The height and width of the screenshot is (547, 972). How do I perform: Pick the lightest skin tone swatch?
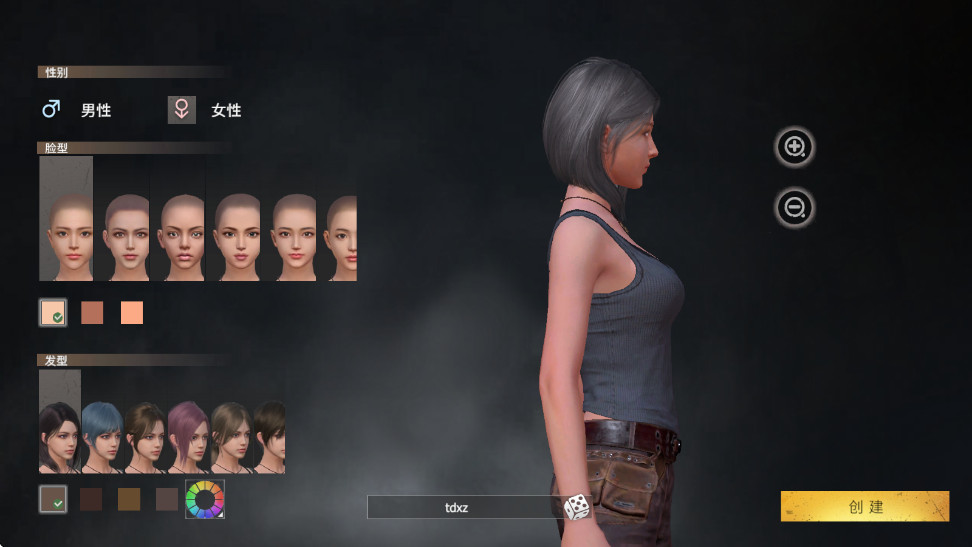tap(53, 313)
